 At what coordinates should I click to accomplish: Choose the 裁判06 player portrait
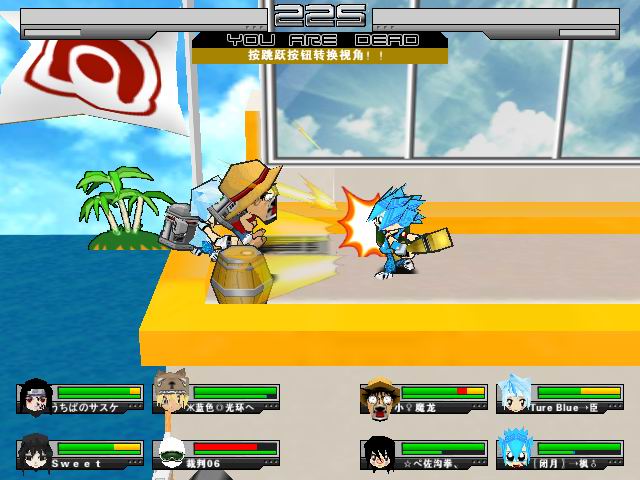[172, 454]
